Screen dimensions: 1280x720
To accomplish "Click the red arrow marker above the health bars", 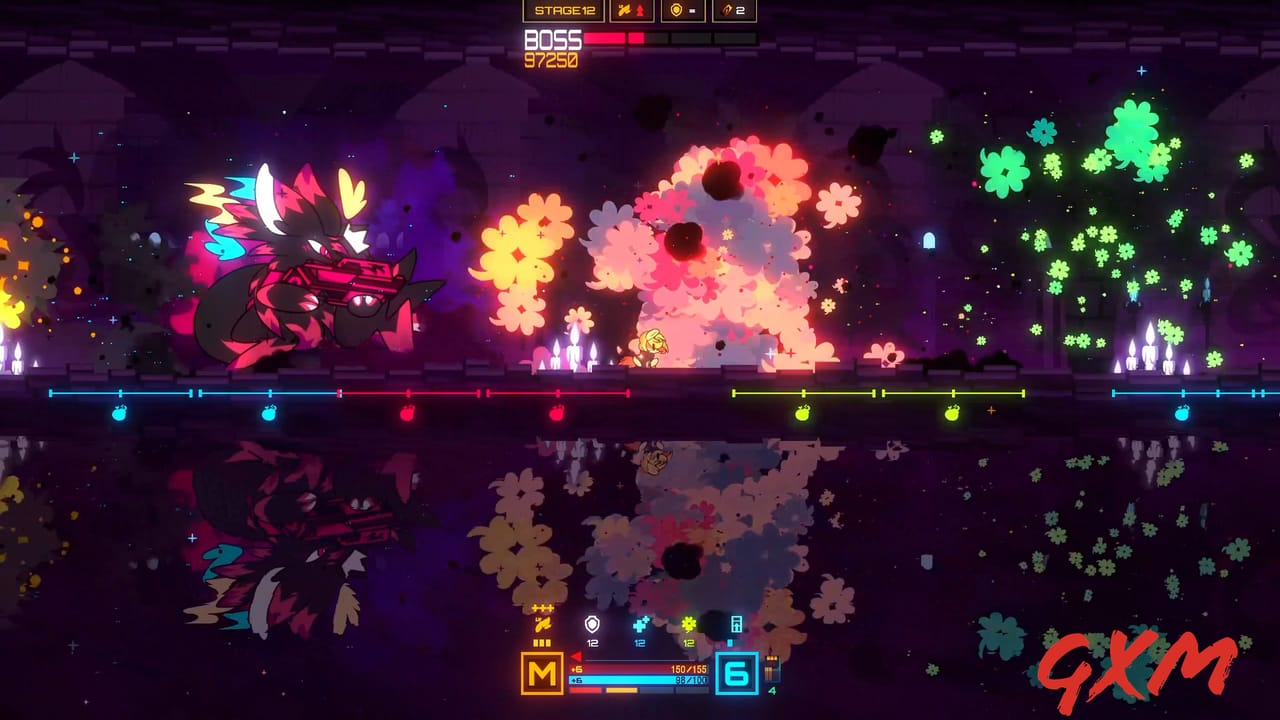I will point(576,657).
